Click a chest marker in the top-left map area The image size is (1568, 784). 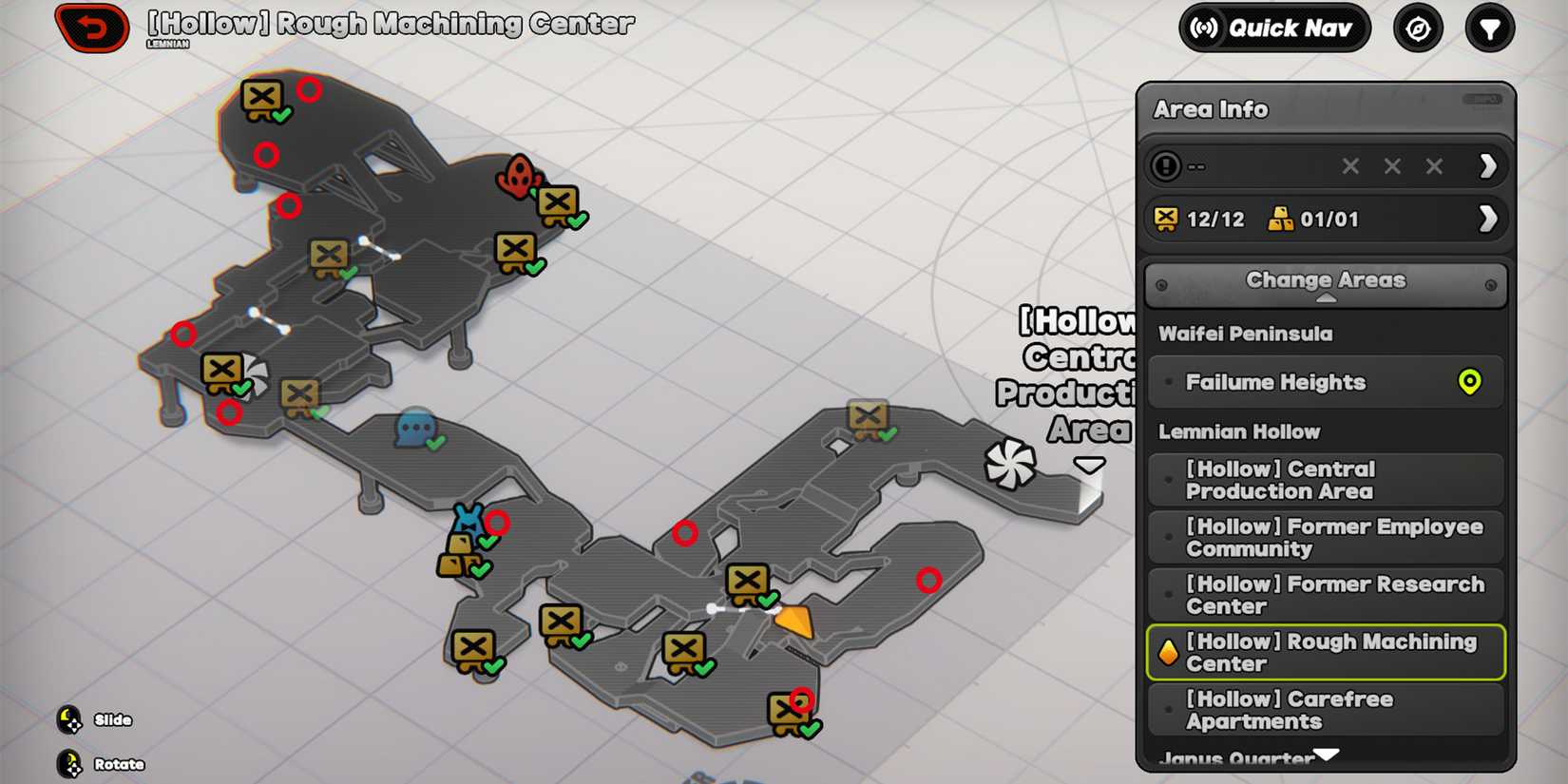pos(262,95)
